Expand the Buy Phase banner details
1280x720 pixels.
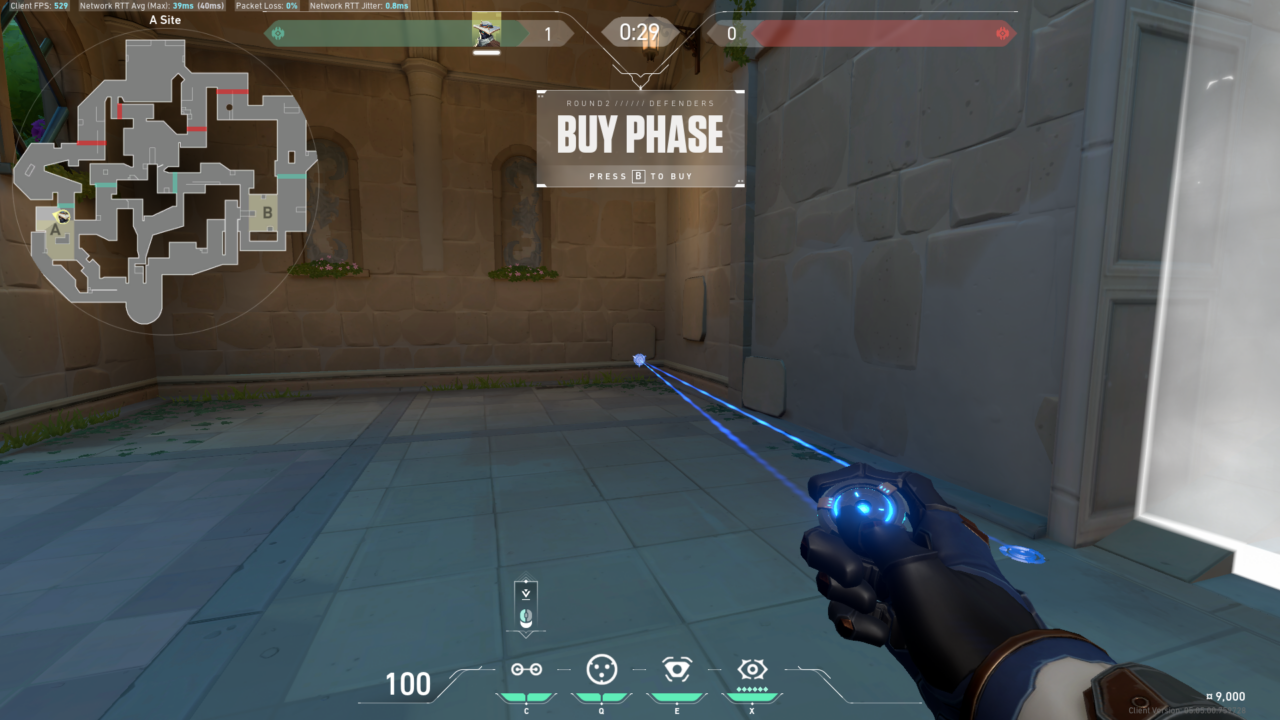(x=640, y=133)
